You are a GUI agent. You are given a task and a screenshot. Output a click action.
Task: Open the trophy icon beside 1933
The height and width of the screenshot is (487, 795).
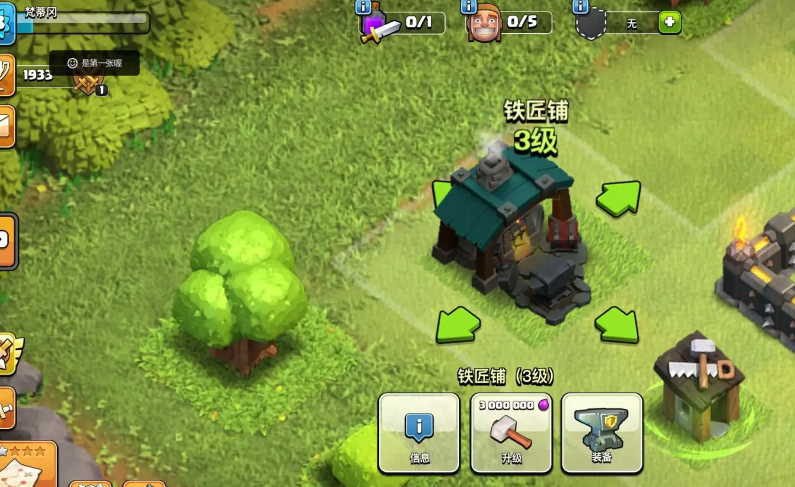[x=6, y=74]
